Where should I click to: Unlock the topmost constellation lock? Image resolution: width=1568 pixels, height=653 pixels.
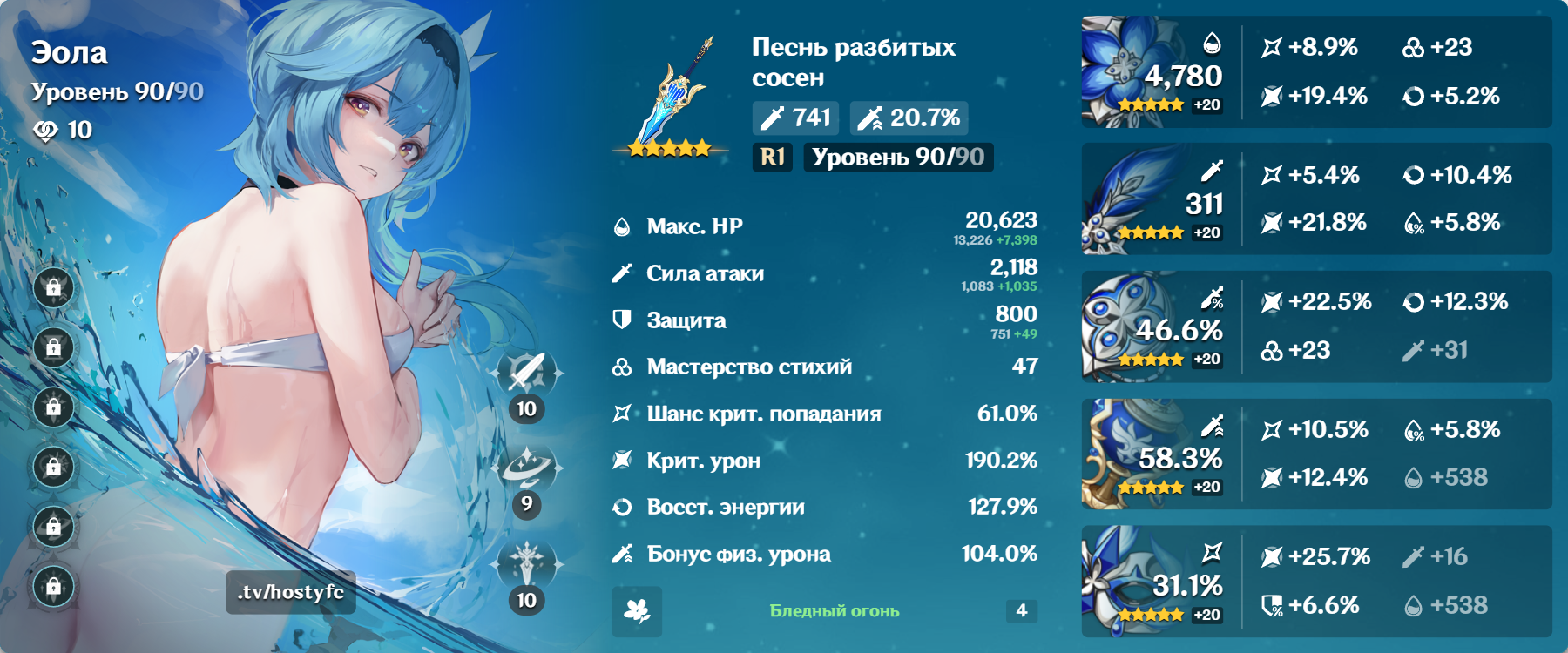click(x=54, y=287)
